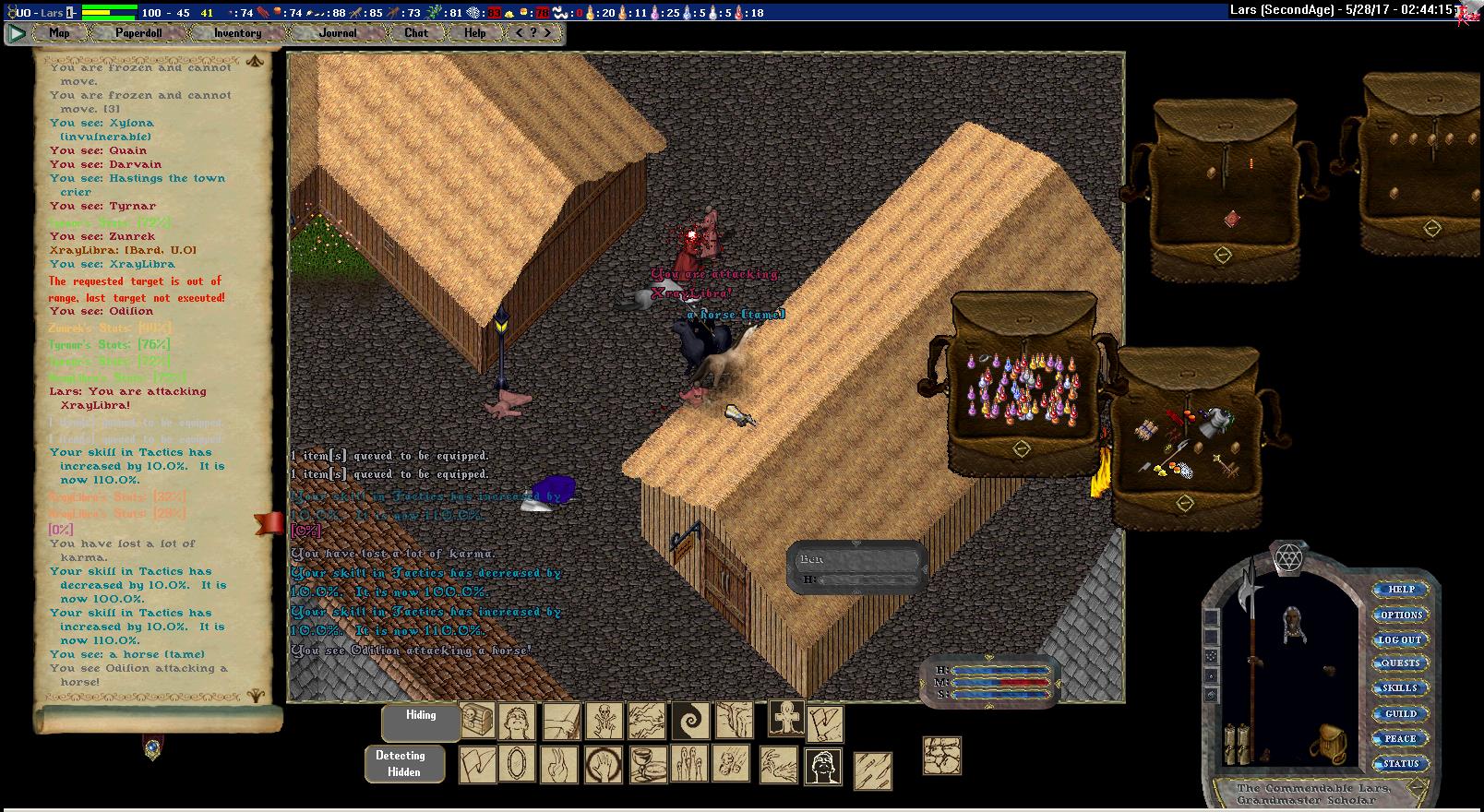Click the Log Out paperdoll button
The image size is (1484, 812).
[1400, 639]
